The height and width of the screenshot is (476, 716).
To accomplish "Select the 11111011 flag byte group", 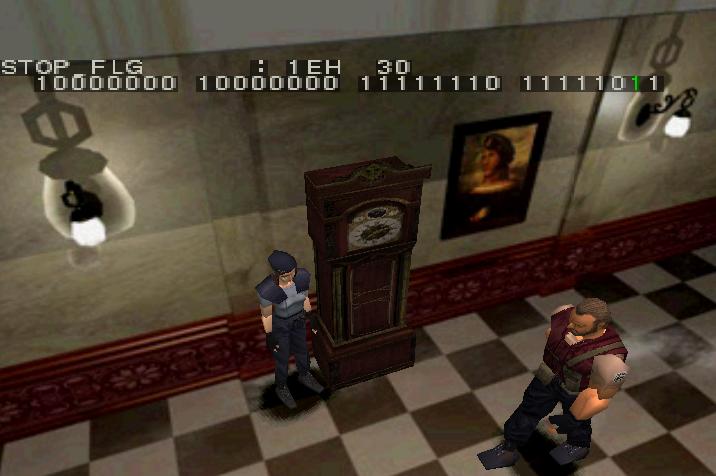I will 590,84.
